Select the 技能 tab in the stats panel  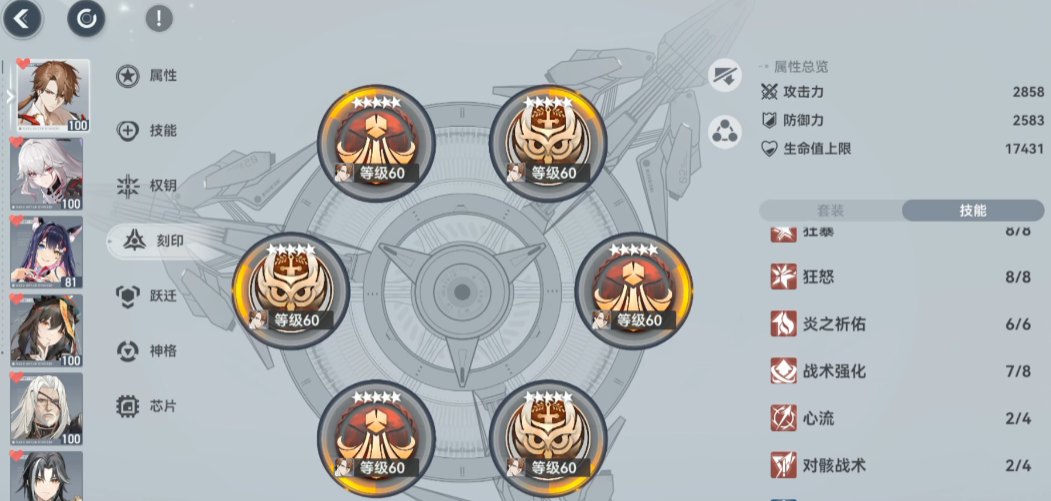click(972, 211)
